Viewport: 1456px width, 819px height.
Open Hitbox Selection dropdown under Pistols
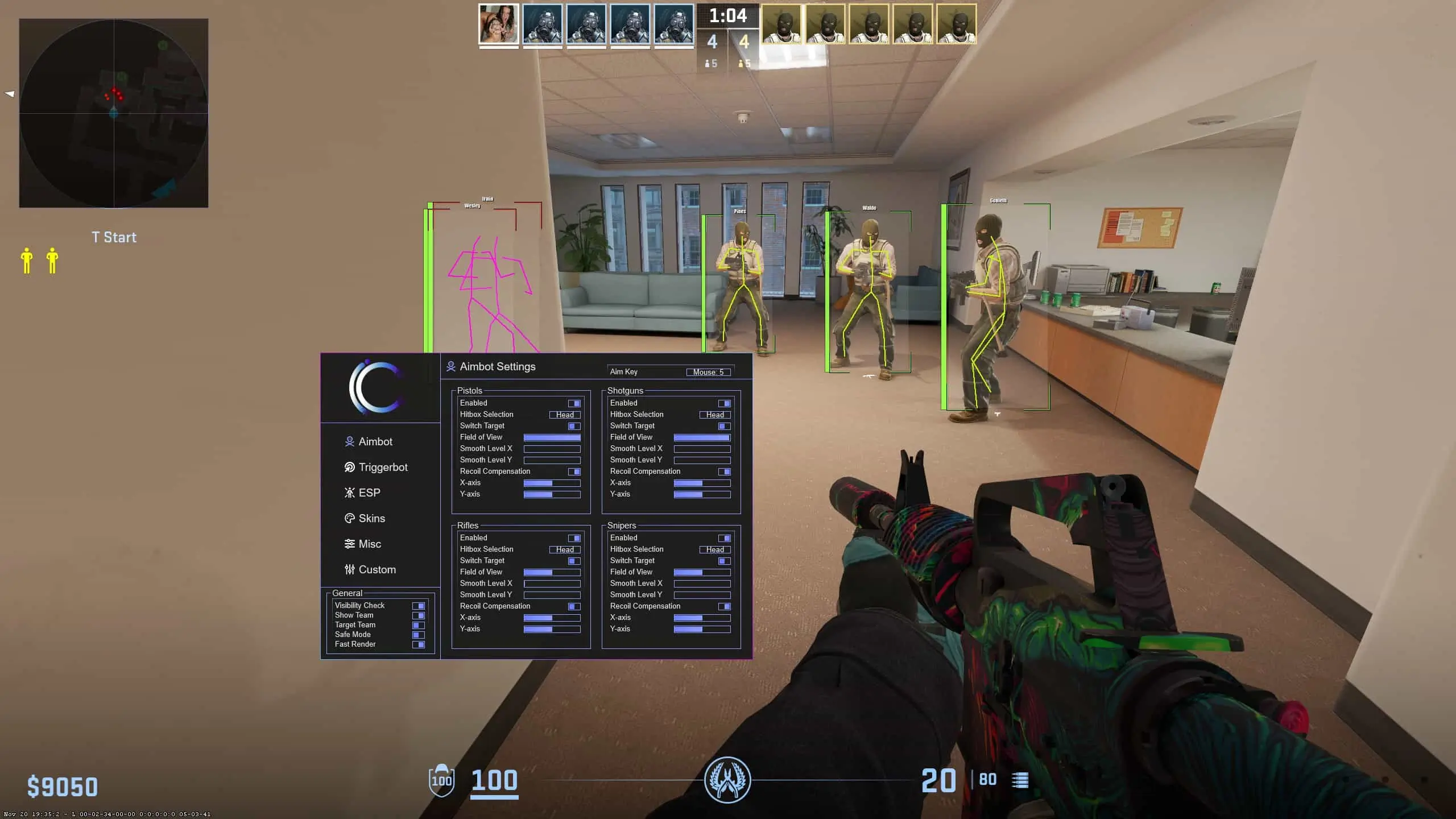click(x=565, y=414)
